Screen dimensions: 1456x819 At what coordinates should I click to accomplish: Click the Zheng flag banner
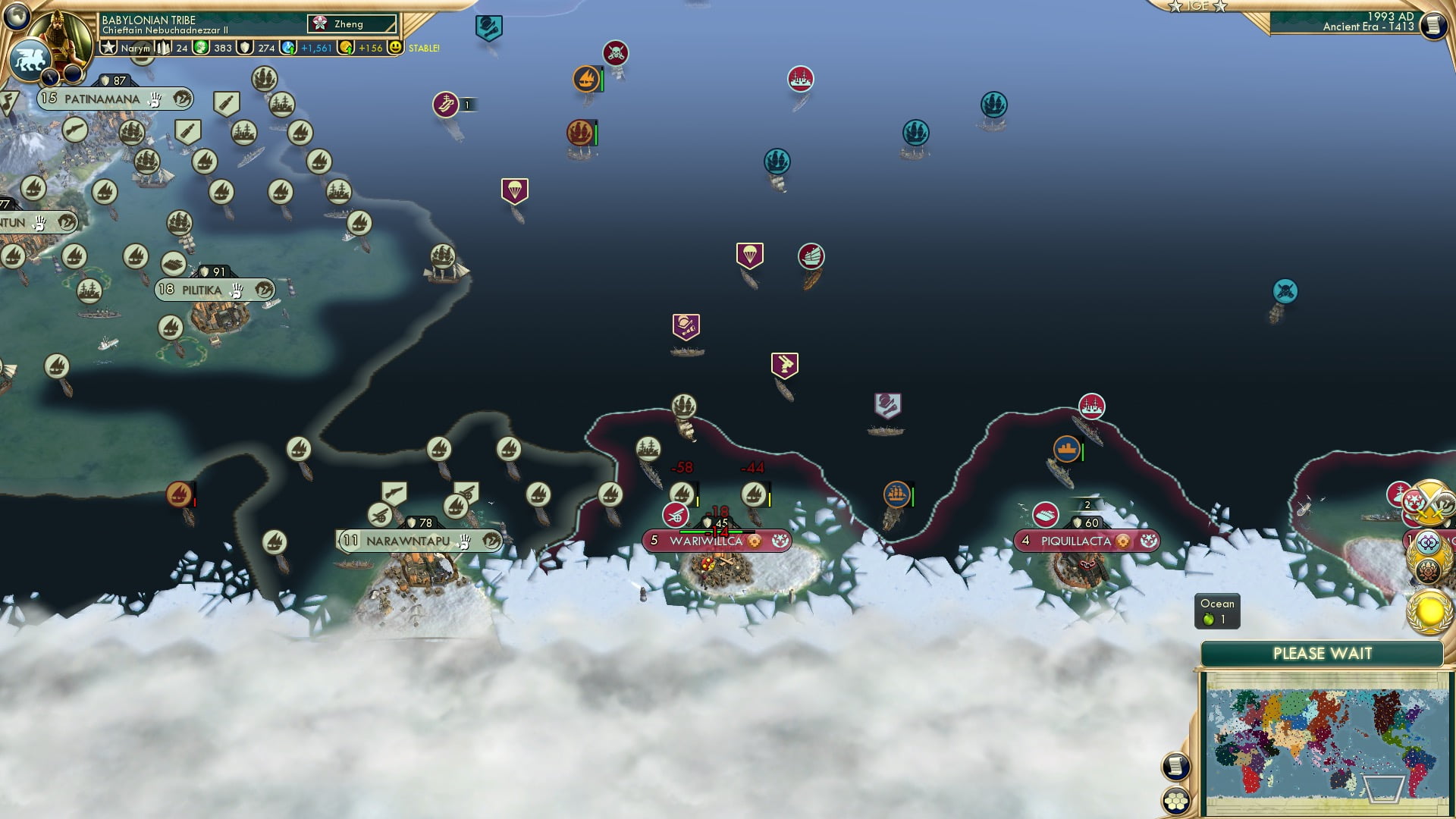pos(351,24)
